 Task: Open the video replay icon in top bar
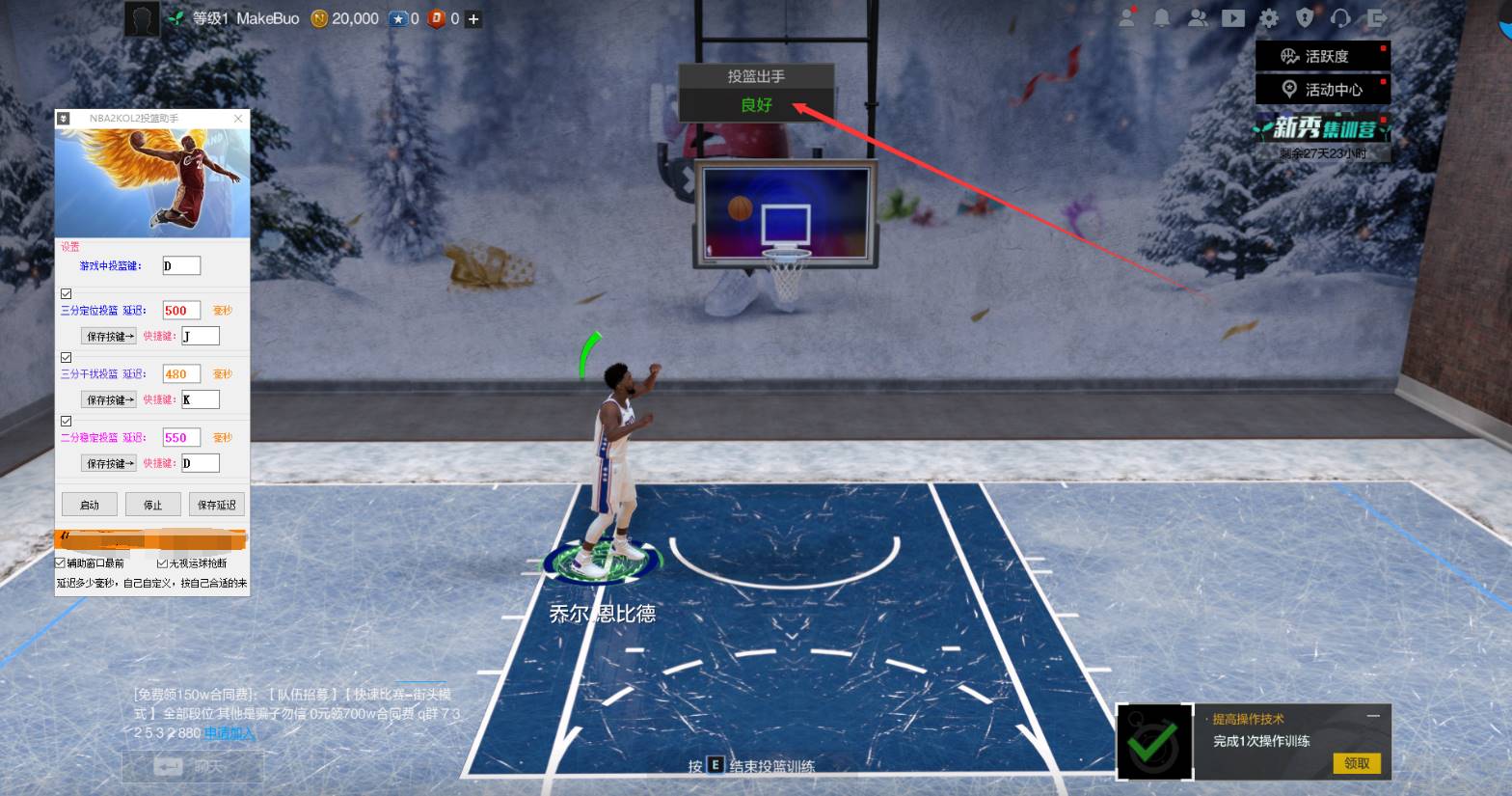(x=1233, y=17)
